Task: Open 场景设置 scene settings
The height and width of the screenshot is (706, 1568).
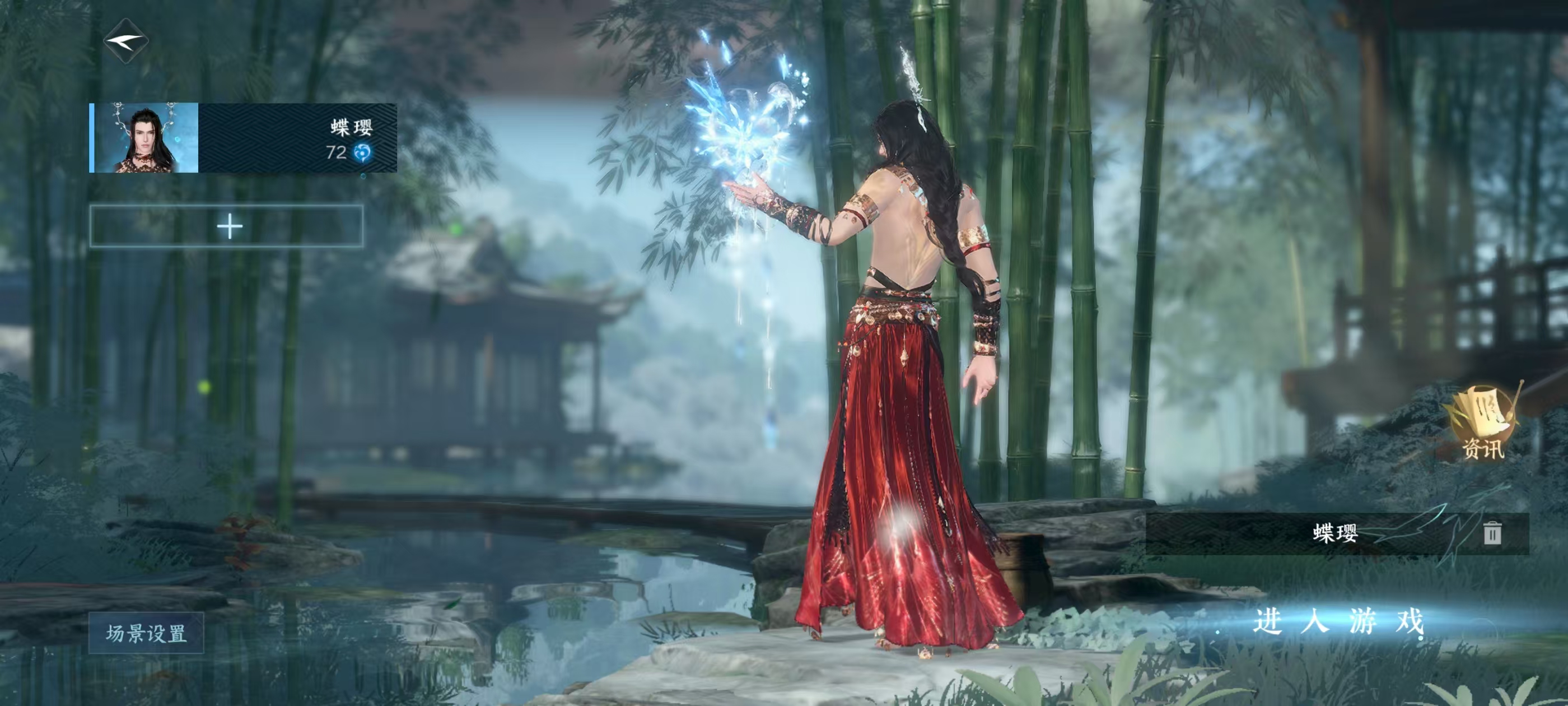Action: [146, 633]
